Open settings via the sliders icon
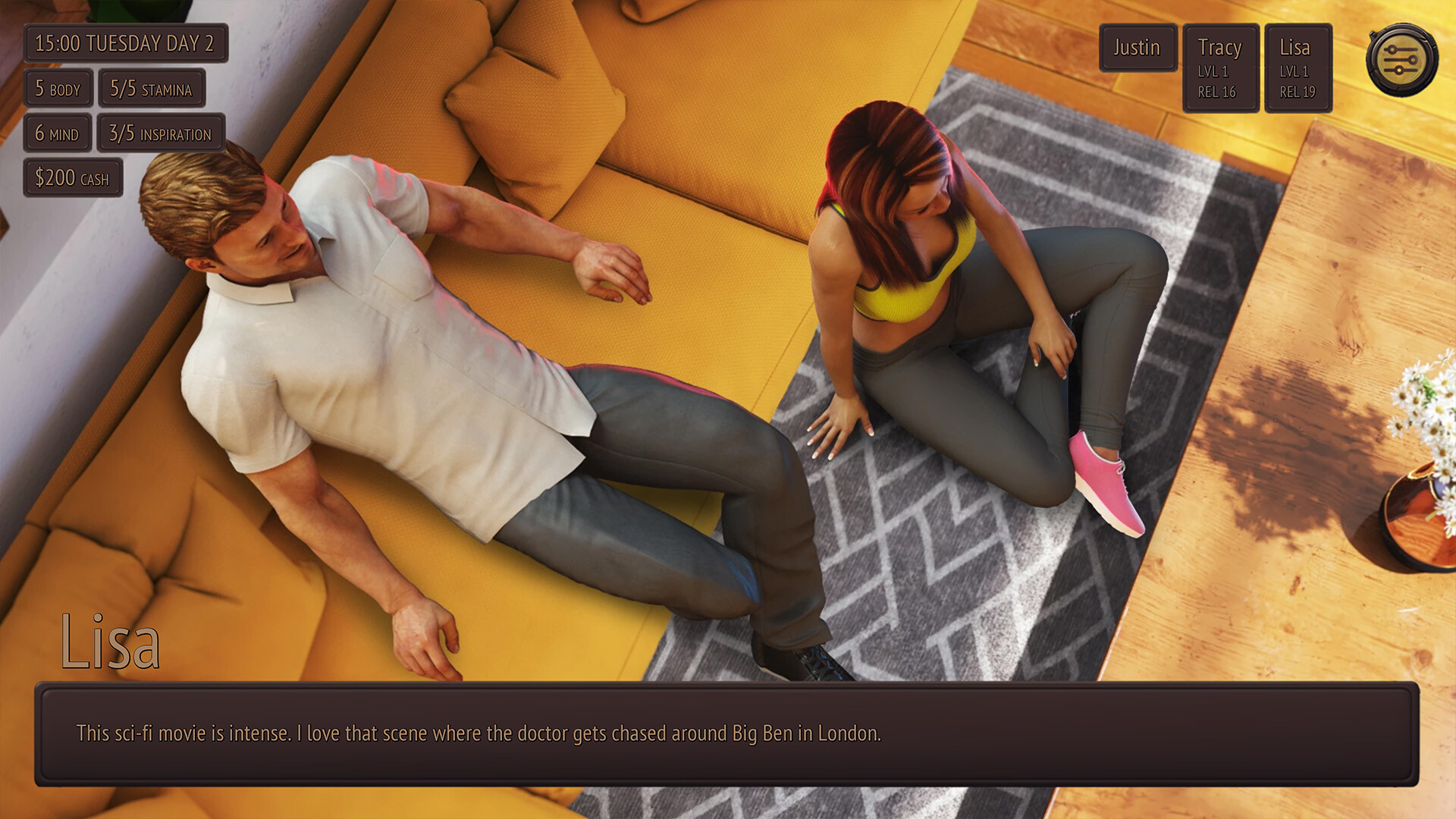Image resolution: width=1456 pixels, height=819 pixels. coord(1401,57)
